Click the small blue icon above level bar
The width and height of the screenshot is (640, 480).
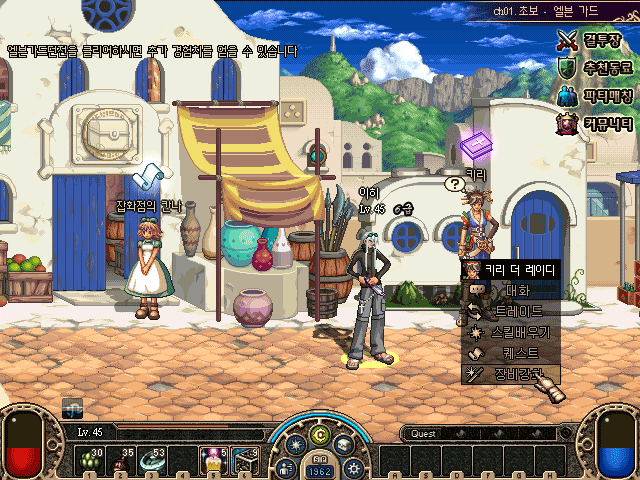72,408
